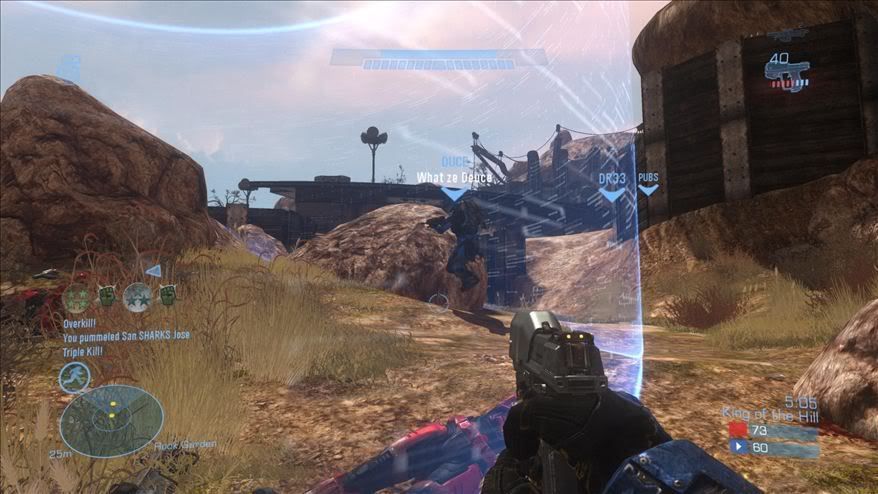Image resolution: width=878 pixels, height=494 pixels.
Task: Select the DR33 teammate waypoint arrow
Action: pos(612,194)
